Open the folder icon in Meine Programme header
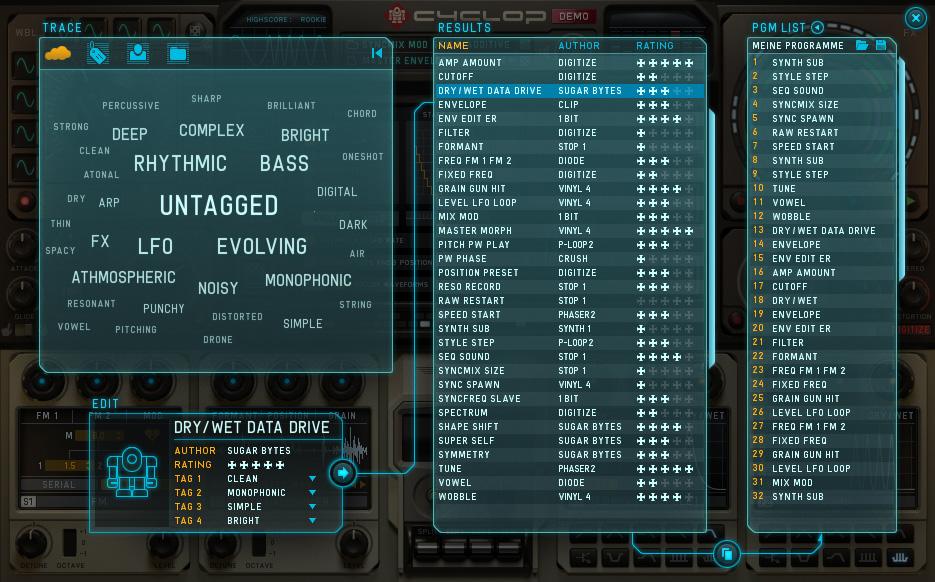Image resolution: width=935 pixels, height=582 pixels. point(862,46)
